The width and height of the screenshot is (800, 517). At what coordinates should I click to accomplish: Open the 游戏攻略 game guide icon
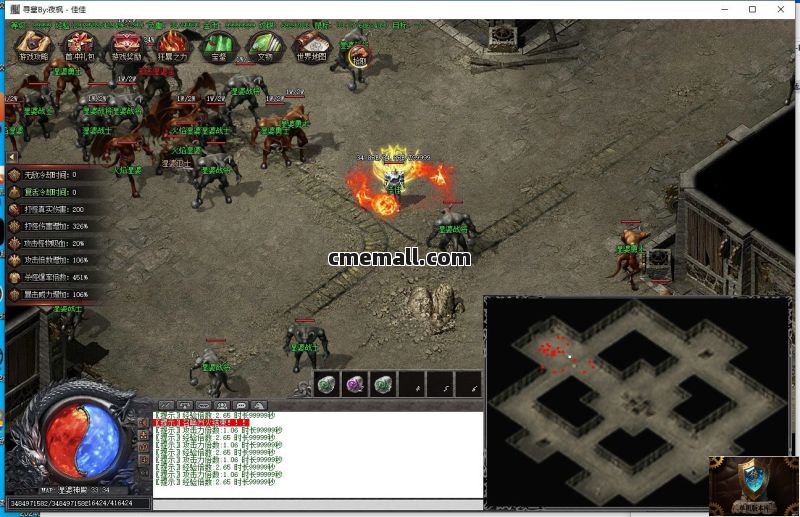click(x=33, y=45)
